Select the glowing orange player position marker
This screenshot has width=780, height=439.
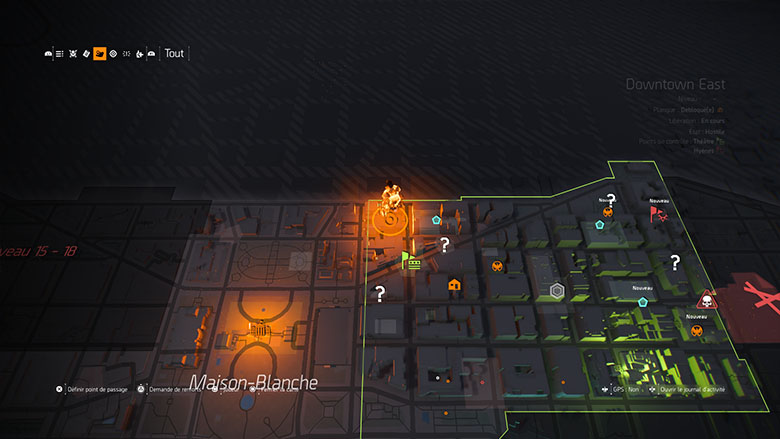point(391,199)
